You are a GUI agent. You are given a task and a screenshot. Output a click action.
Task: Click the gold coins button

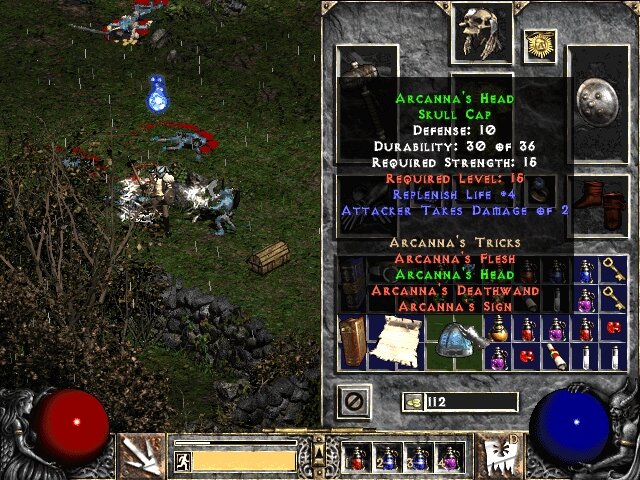click(412, 401)
